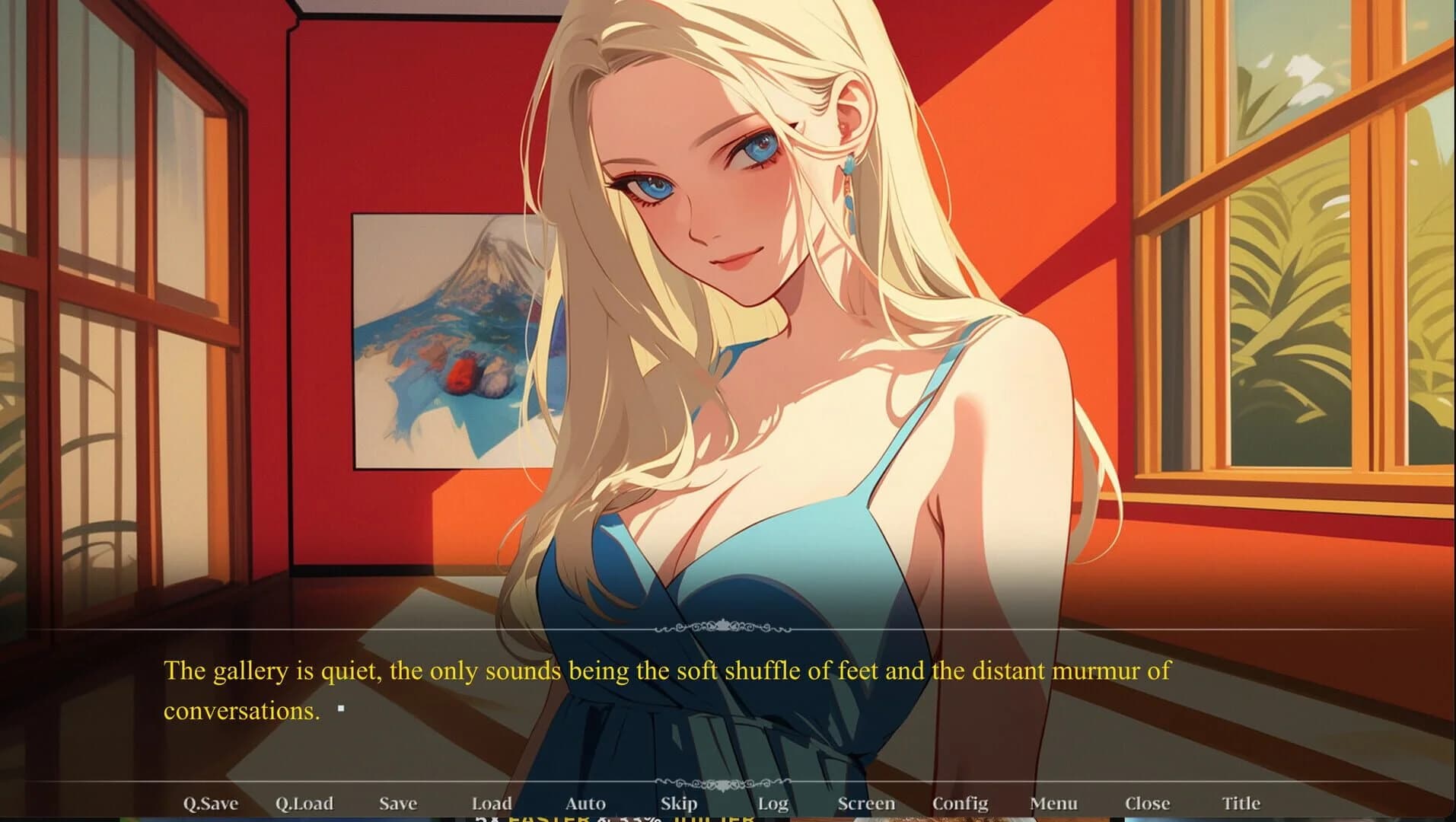Return to the Title screen
This screenshot has height=822, width=1456.
(x=1242, y=803)
